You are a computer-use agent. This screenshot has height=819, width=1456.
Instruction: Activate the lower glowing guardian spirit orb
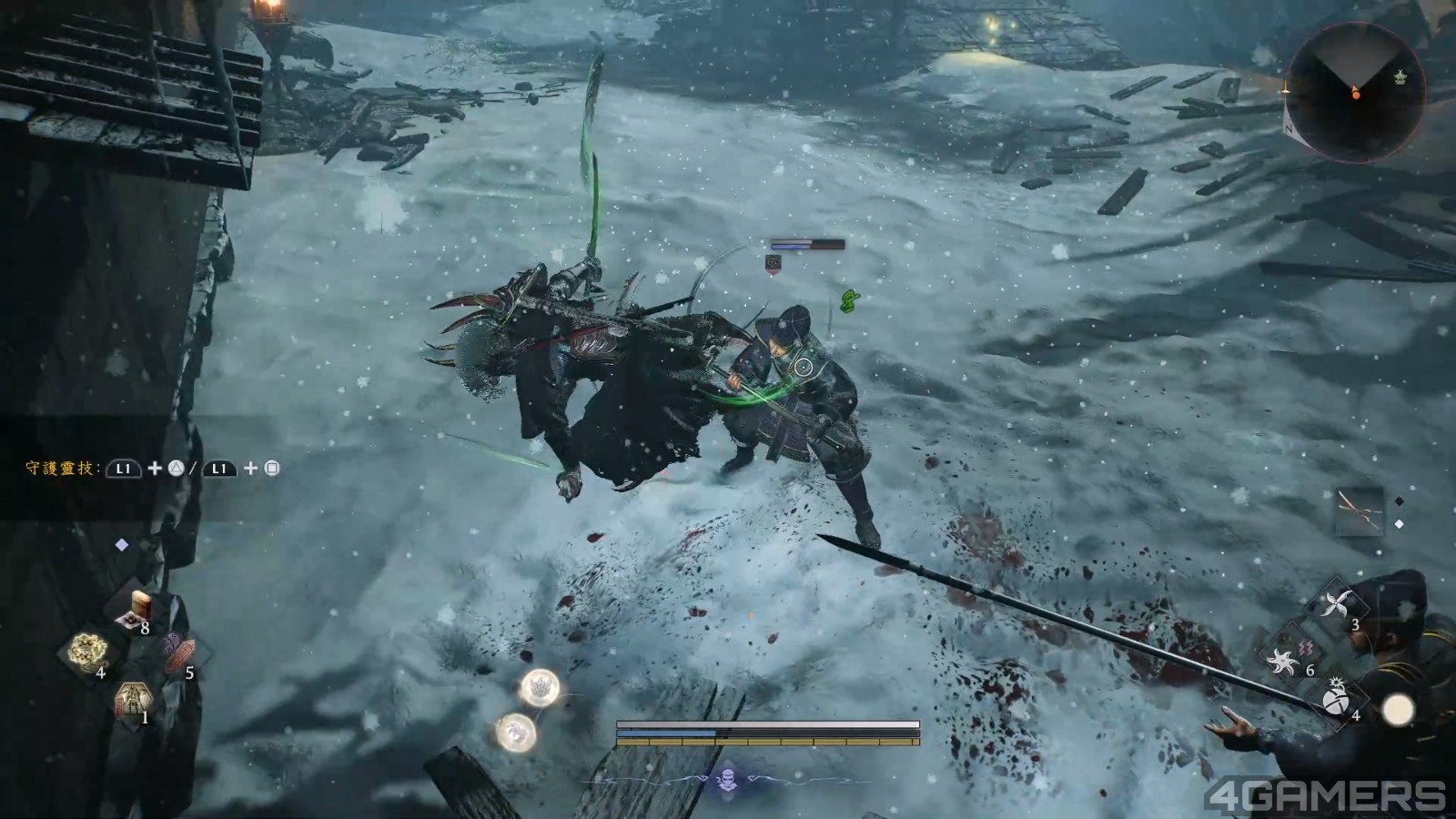[x=515, y=731]
